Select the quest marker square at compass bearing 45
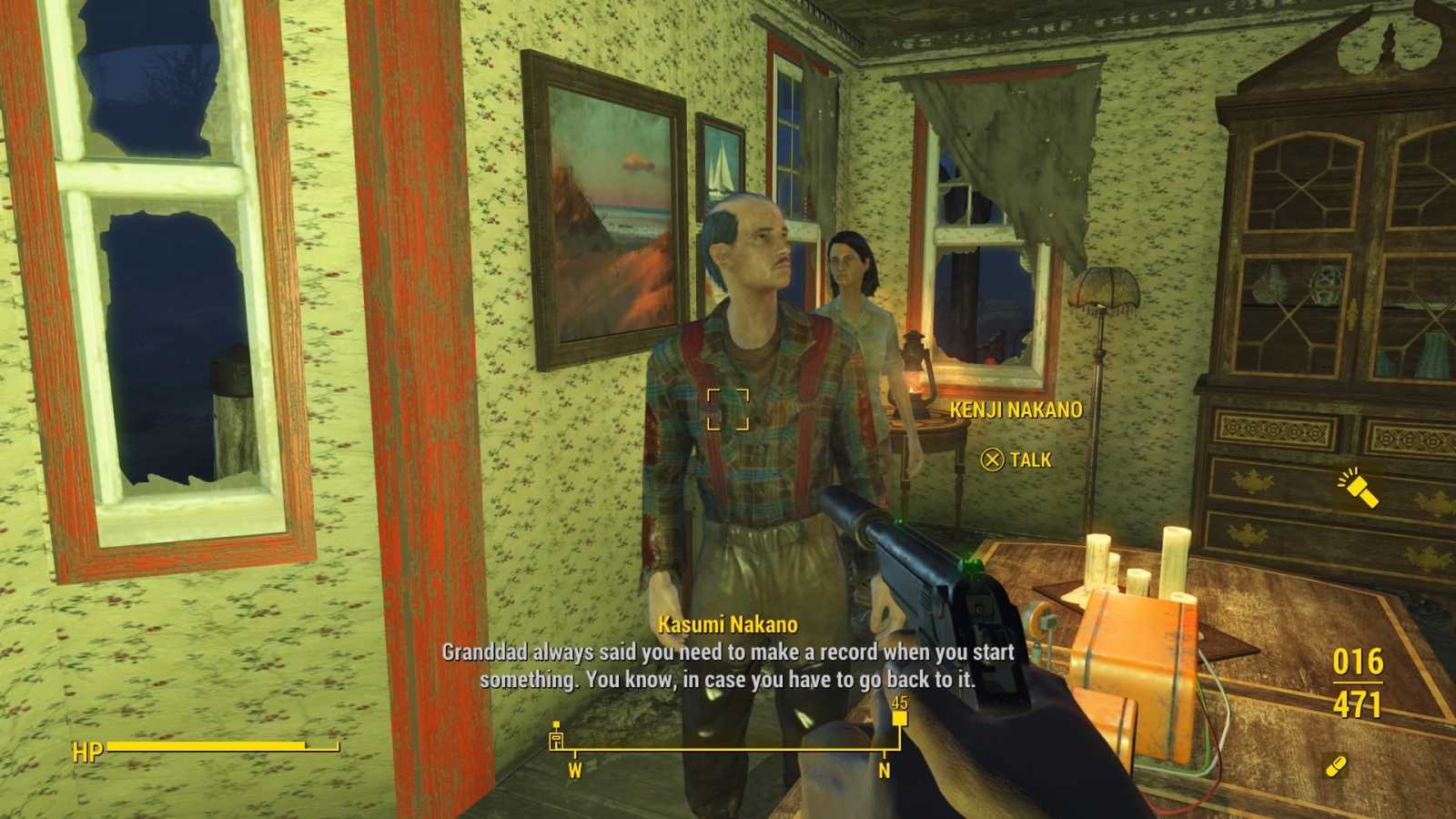 [898, 717]
